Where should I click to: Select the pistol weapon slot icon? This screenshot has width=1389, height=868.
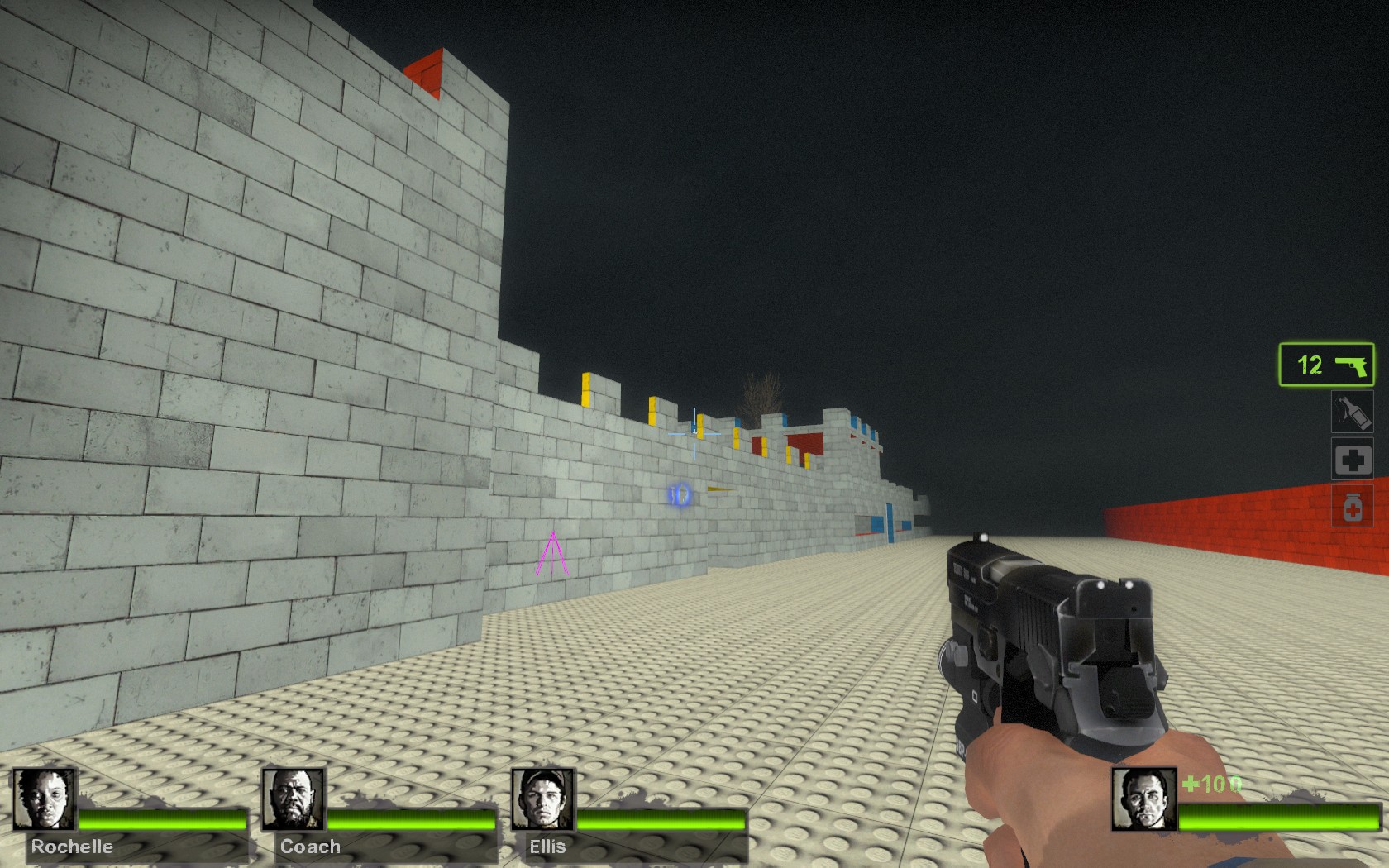click(1326, 365)
